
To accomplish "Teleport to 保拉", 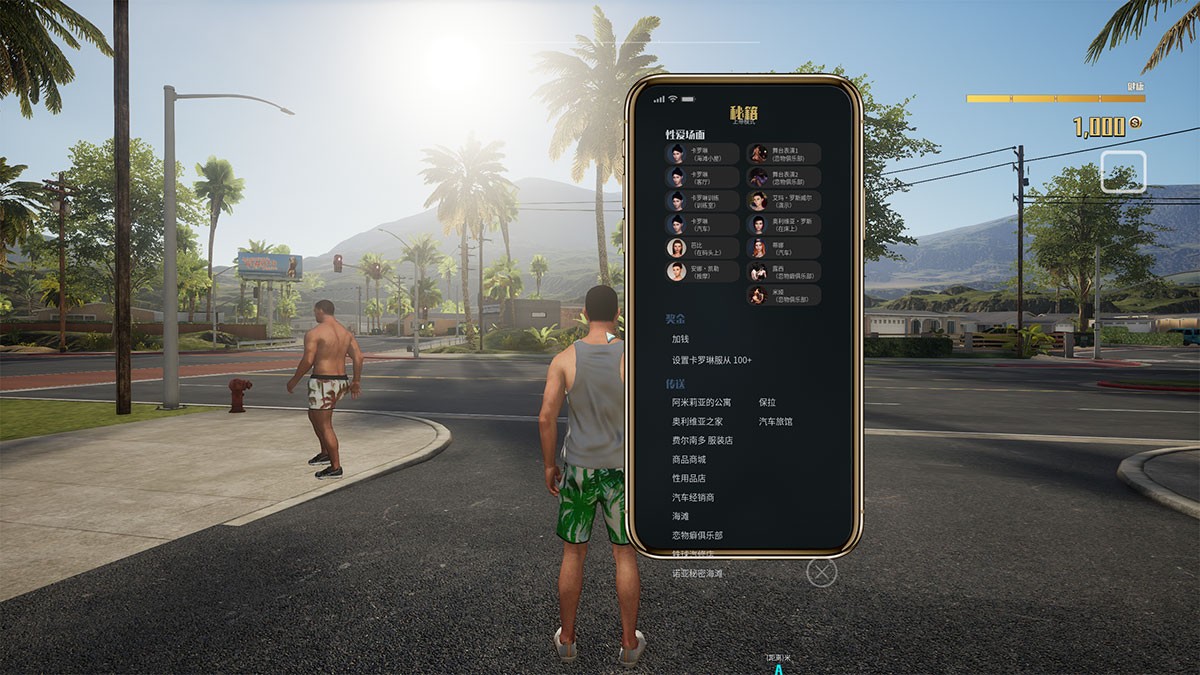I will [767, 402].
